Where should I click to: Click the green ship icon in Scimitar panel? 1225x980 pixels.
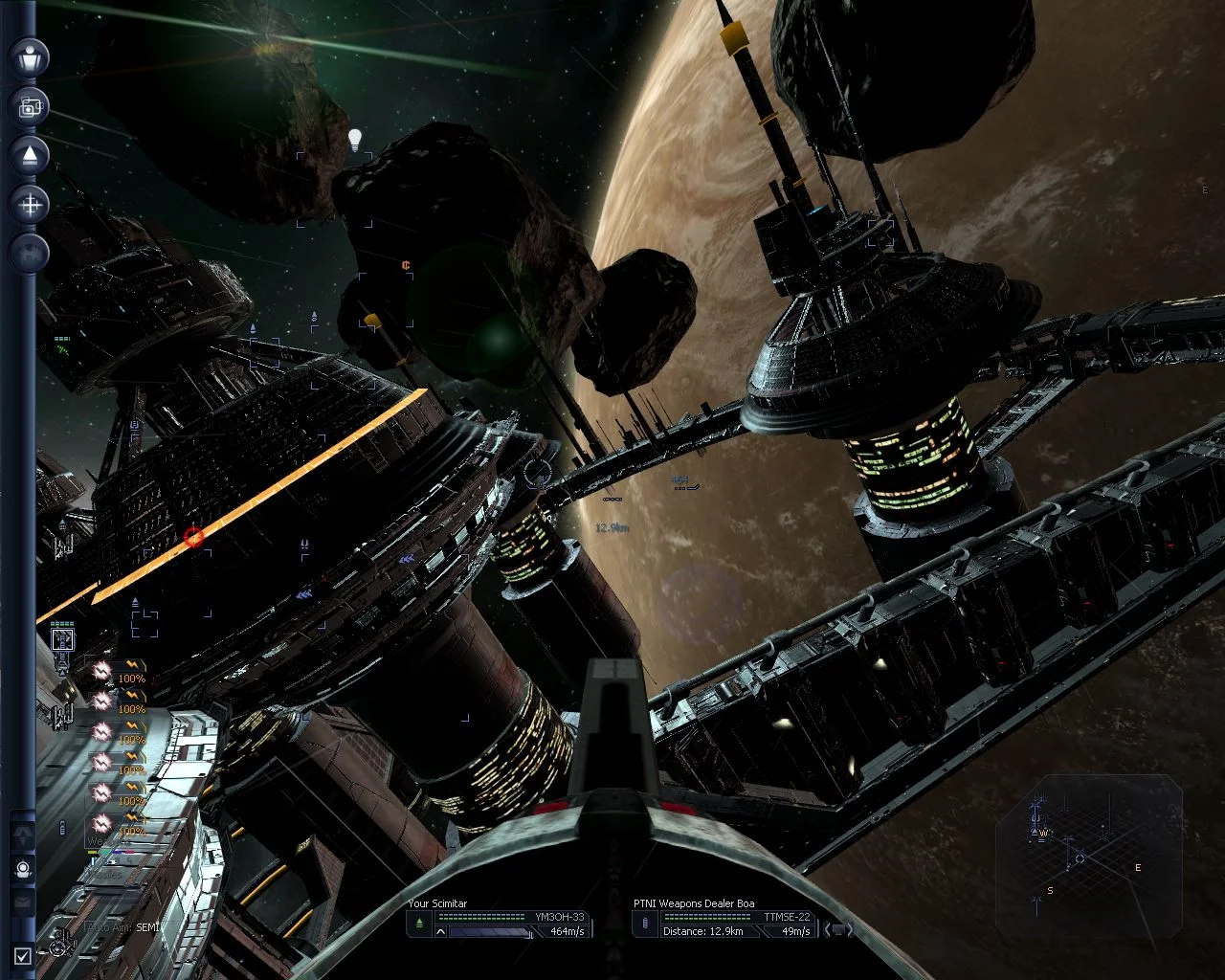click(x=419, y=924)
